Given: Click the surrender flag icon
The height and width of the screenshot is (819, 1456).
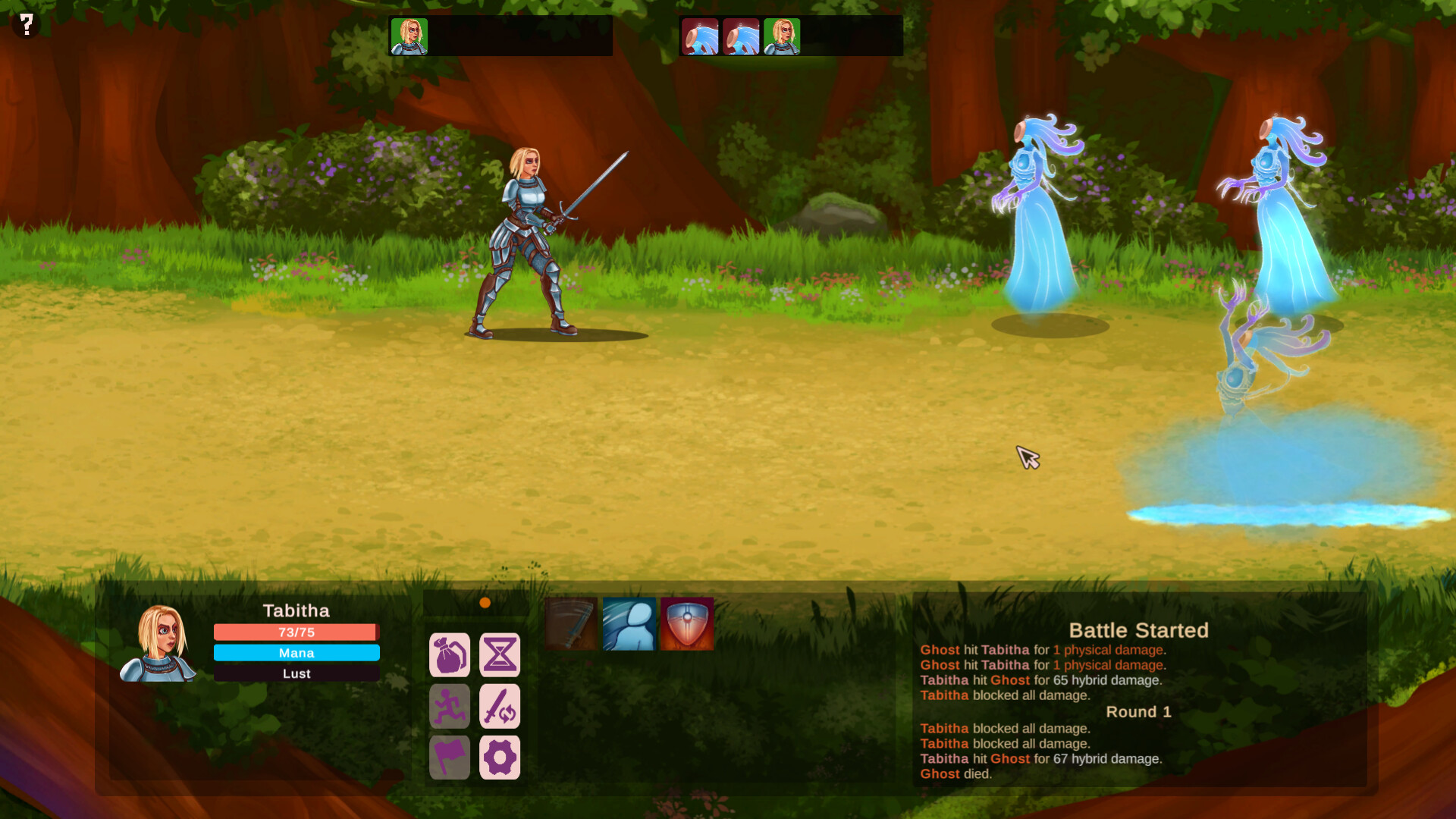Looking at the screenshot, I should click(449, 756).
